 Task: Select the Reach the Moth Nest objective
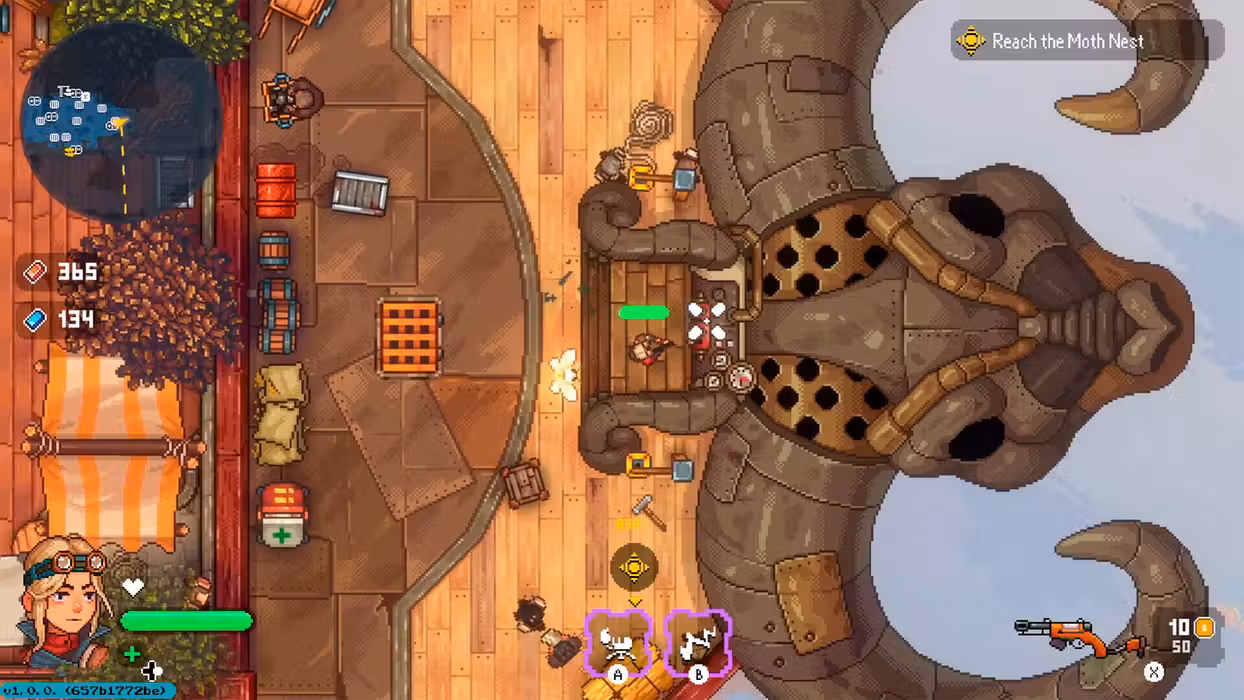click(x=1065, y=41)
